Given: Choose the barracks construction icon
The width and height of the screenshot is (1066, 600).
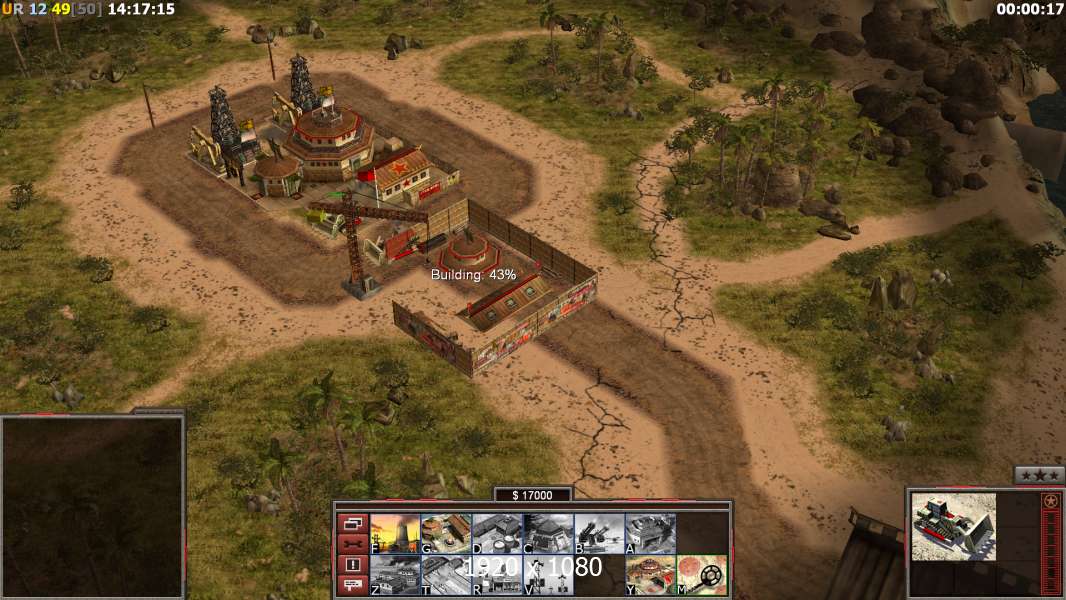Looking at the screenshot, I should [x=446, y=533].
